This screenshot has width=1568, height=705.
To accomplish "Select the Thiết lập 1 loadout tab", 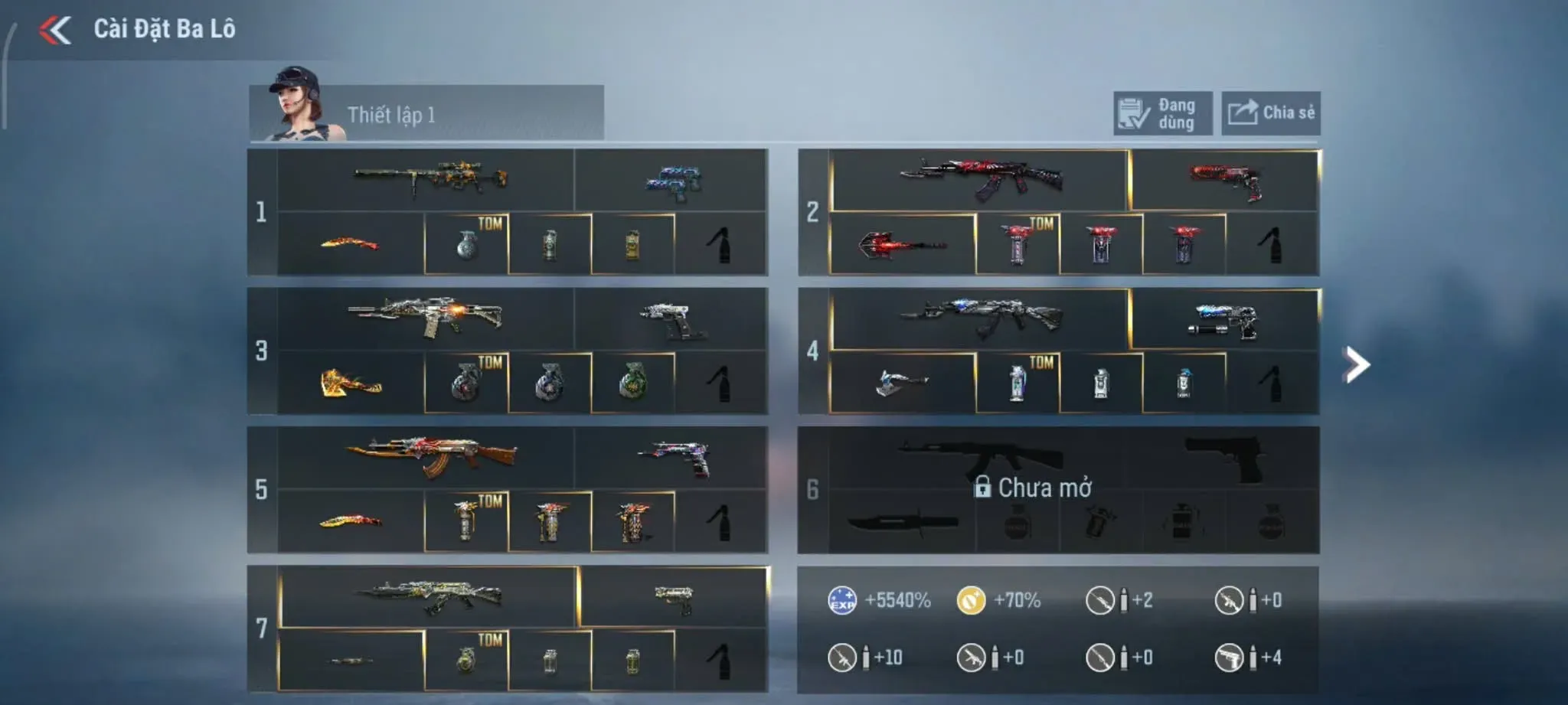I will pyautogui.click(x=426, y=115).
